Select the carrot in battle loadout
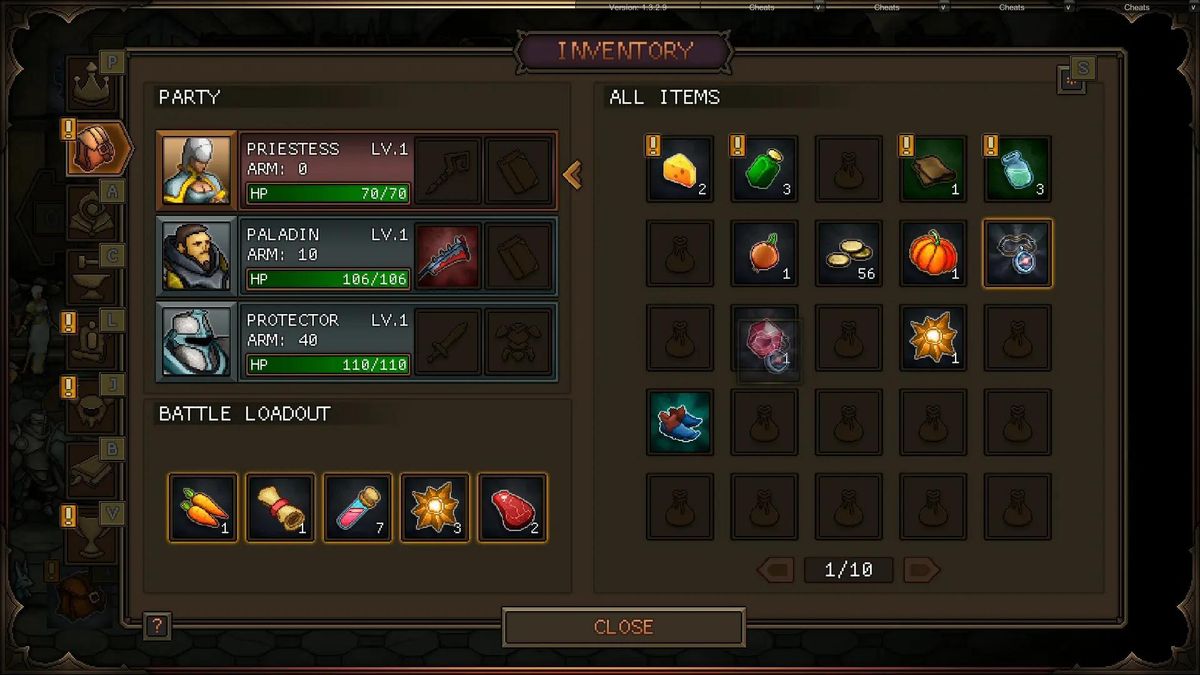1200x675 pixels. click(203, 508)
